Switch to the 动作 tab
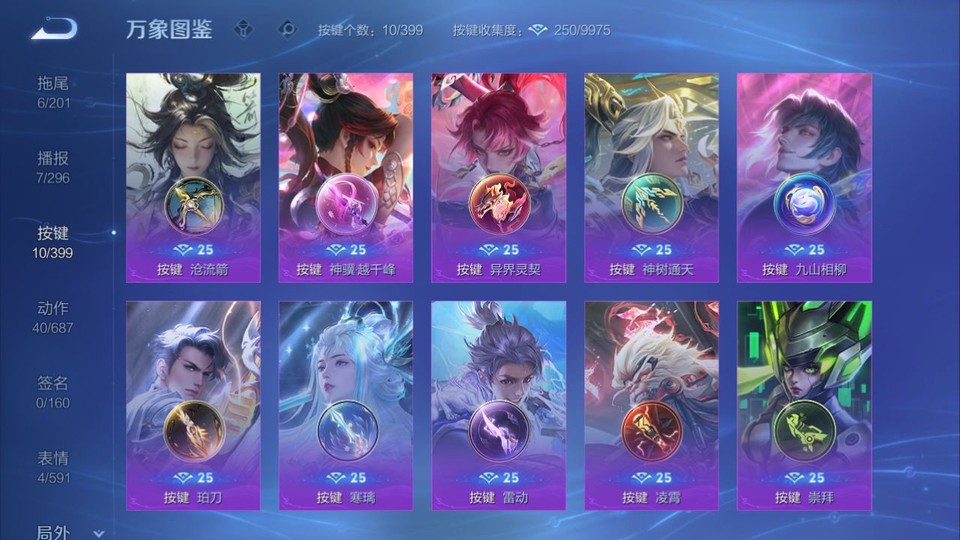 click(x=54, y=316)
